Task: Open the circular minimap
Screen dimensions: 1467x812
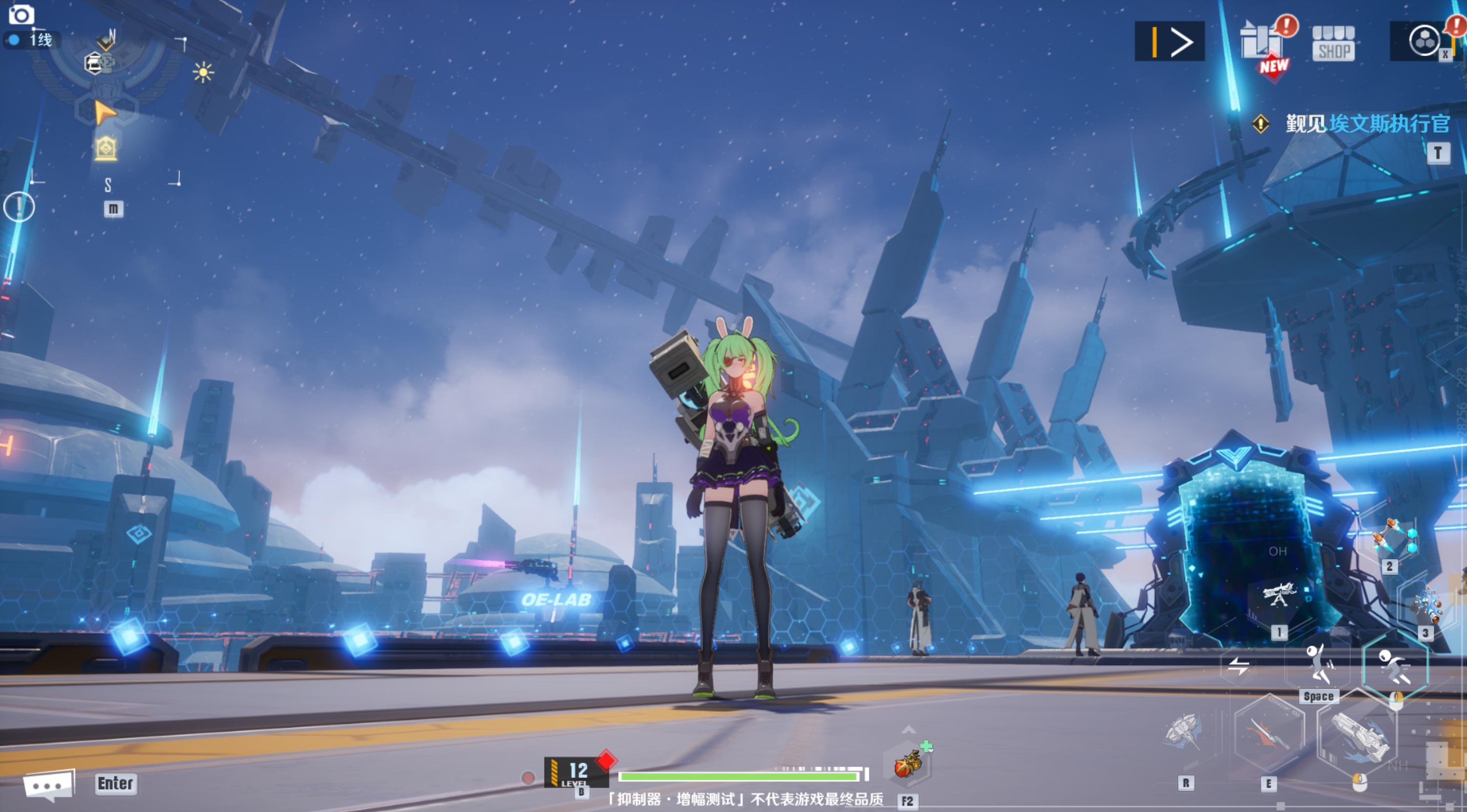Action: click(x=106, y=108)
